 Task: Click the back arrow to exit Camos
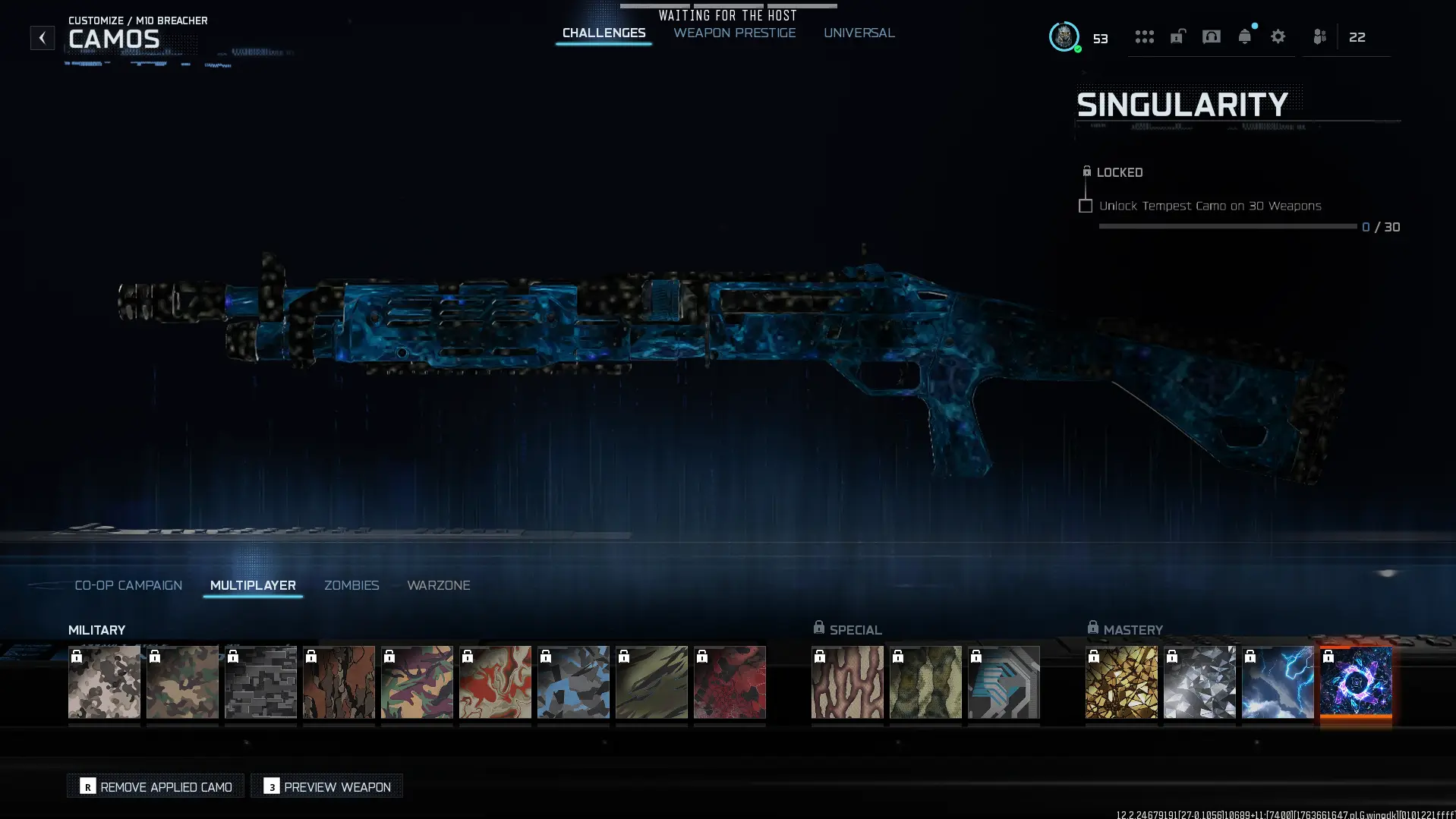pyautogui.click(x=42, y=37)
